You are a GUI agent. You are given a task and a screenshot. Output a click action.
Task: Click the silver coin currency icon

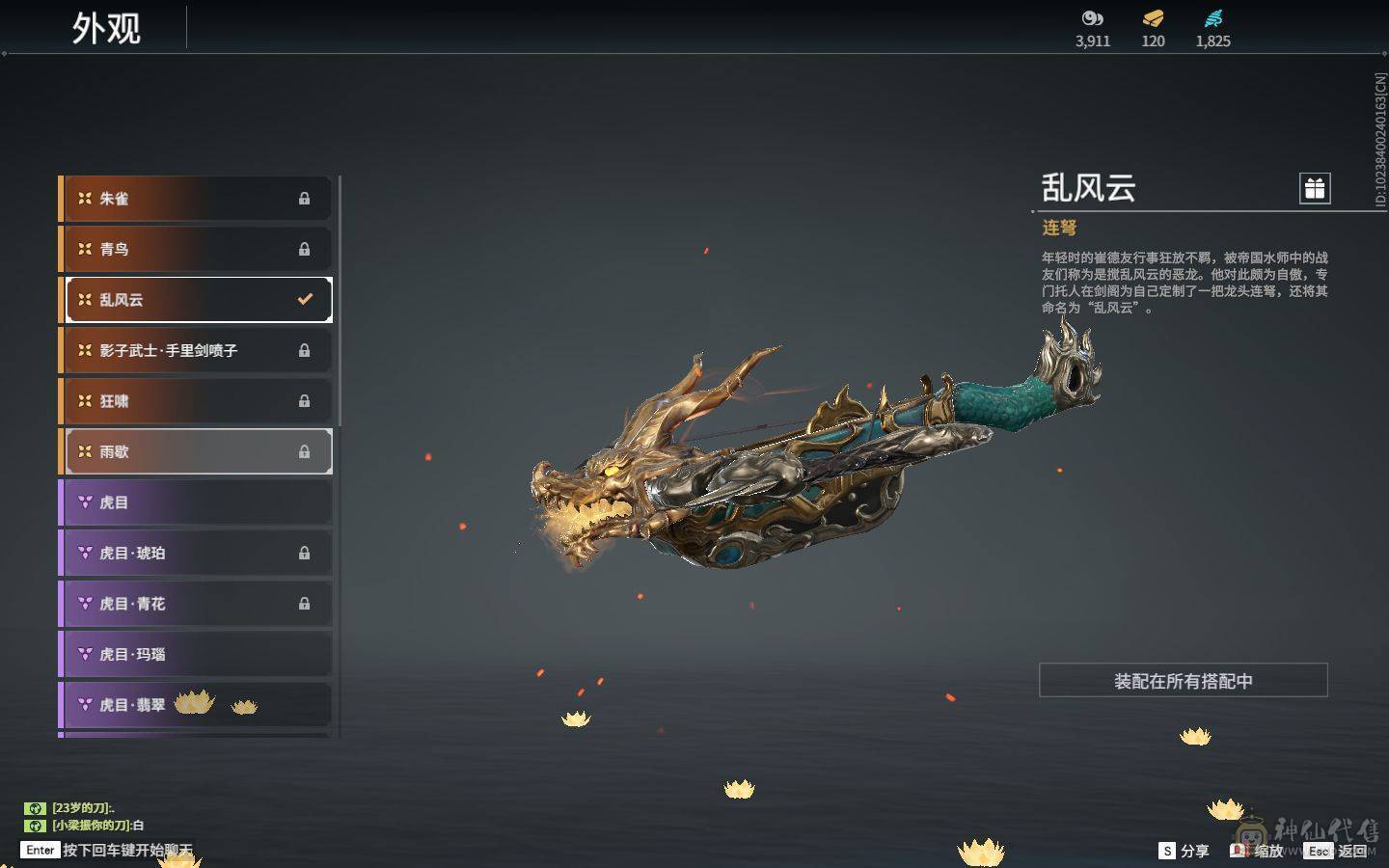pos(1092,18)
